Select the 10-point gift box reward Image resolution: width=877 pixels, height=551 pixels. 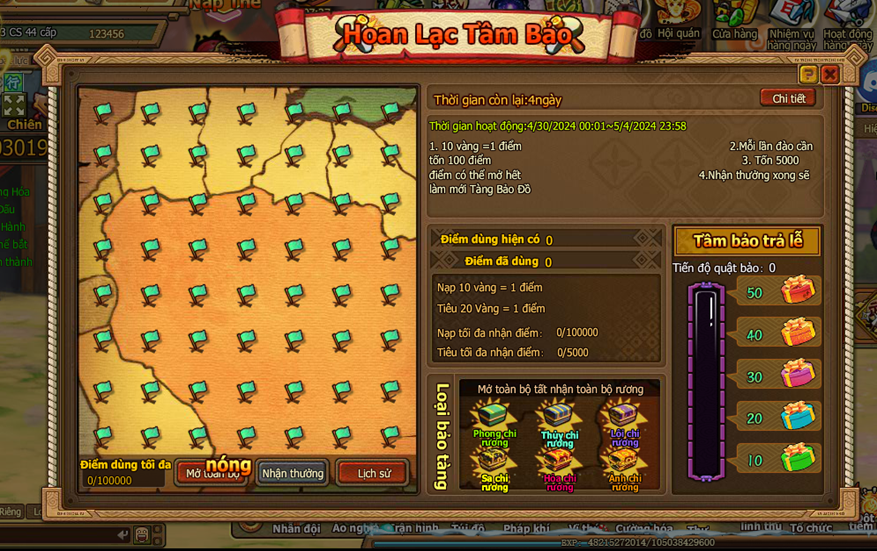tap(798, 459)
